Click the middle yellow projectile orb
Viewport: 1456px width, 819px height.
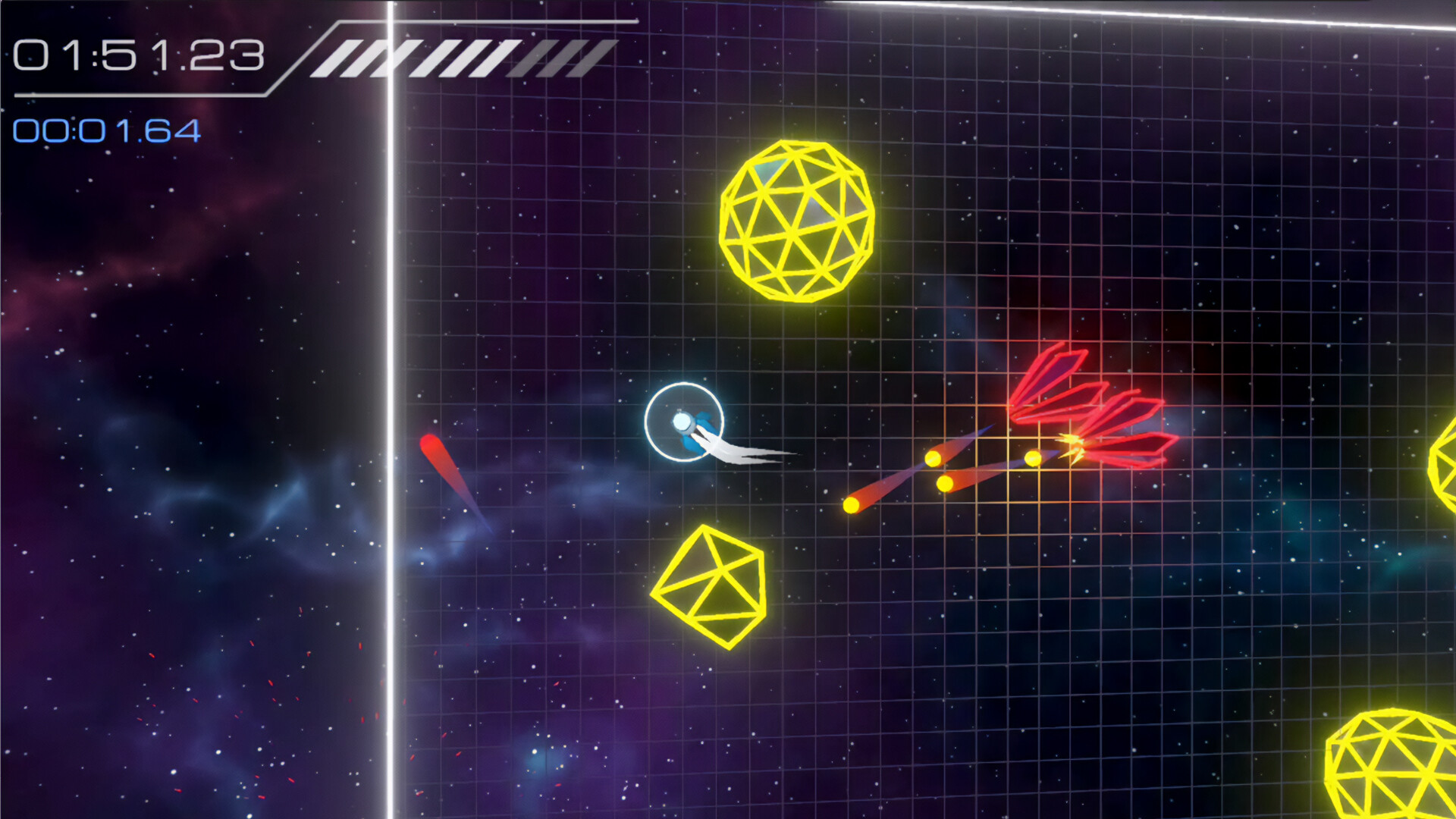pos(934,457)
